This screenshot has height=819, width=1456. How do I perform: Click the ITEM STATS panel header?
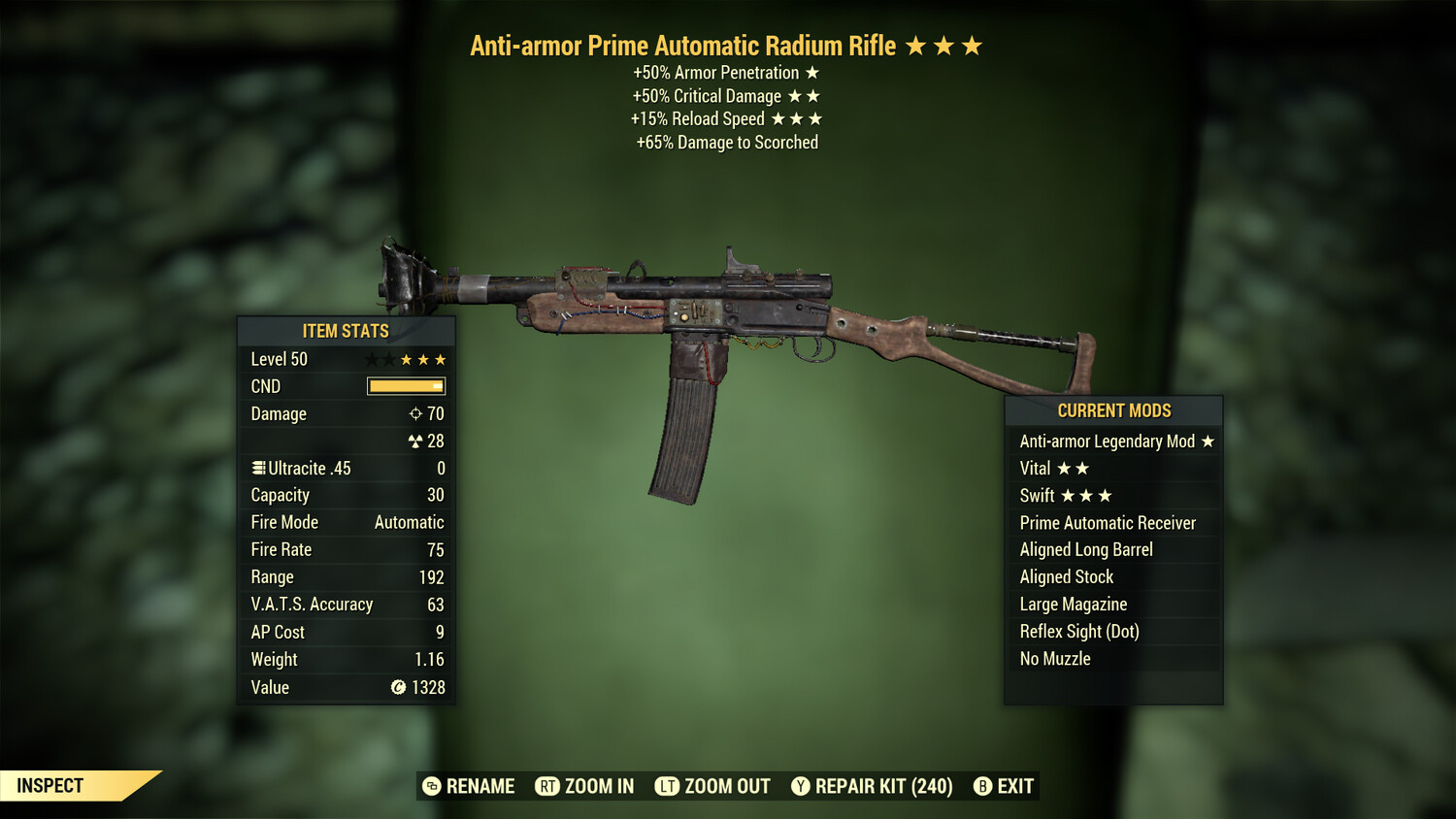[346, 331]
